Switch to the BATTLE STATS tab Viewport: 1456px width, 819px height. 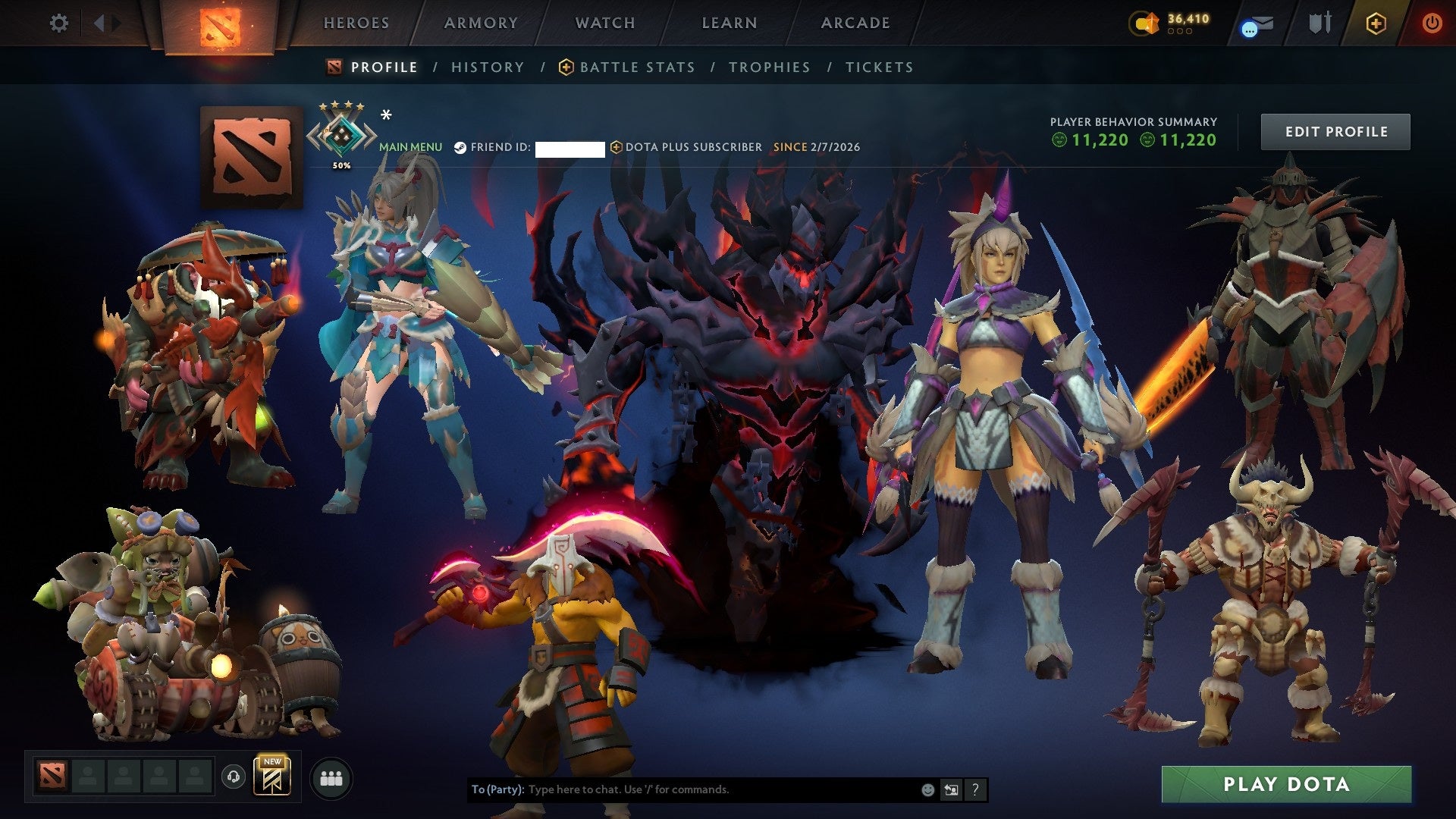click(x=637, y=67)
